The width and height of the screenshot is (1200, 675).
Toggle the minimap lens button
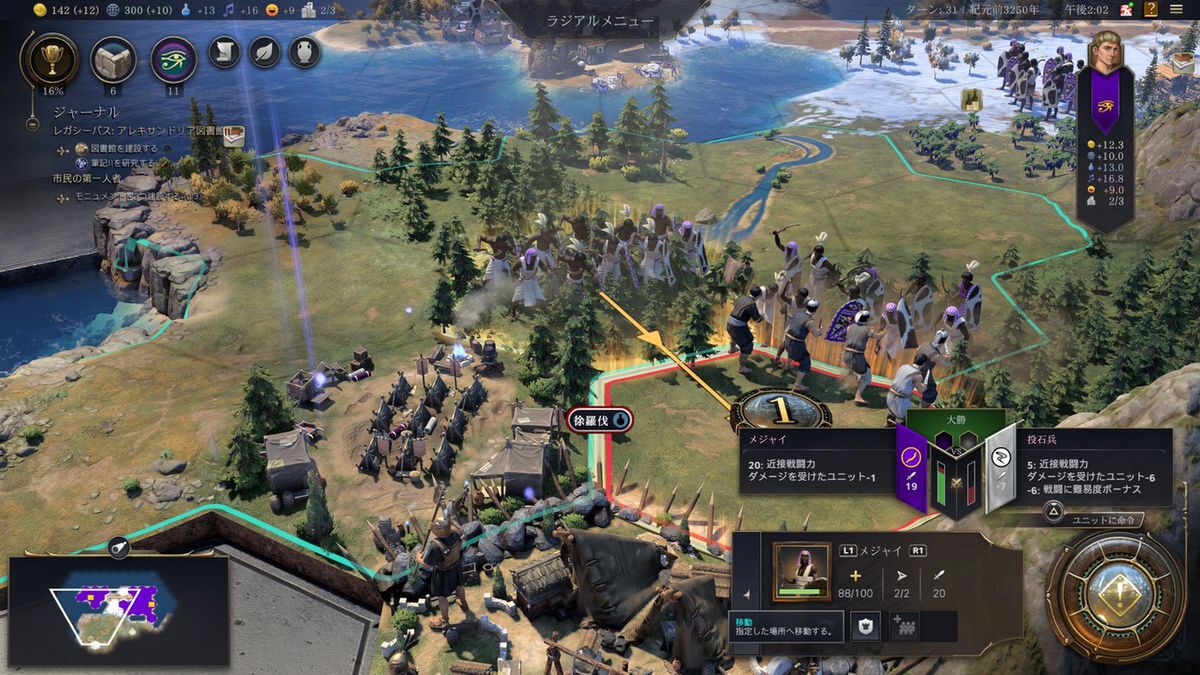point(118,546)
